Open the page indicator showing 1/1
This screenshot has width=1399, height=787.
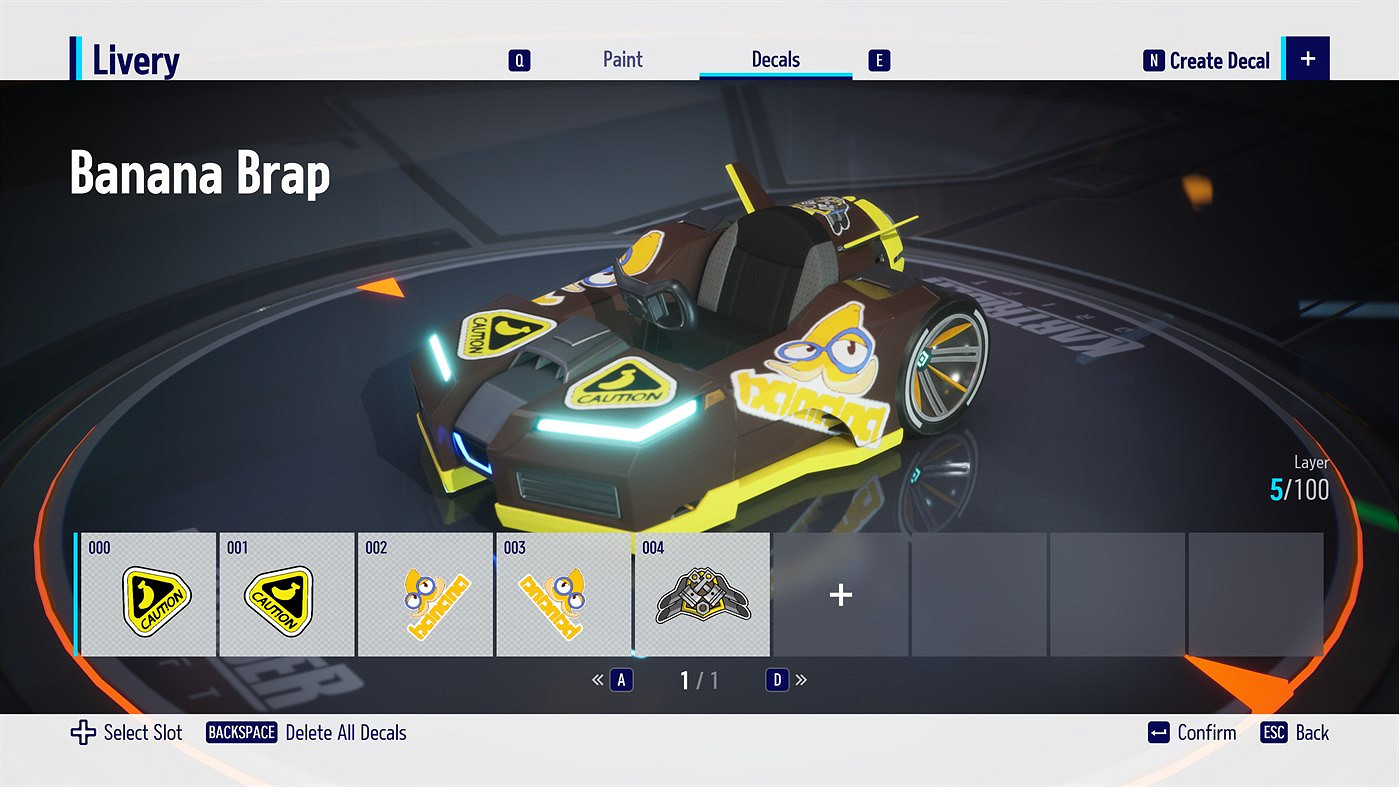coord(698,680)
